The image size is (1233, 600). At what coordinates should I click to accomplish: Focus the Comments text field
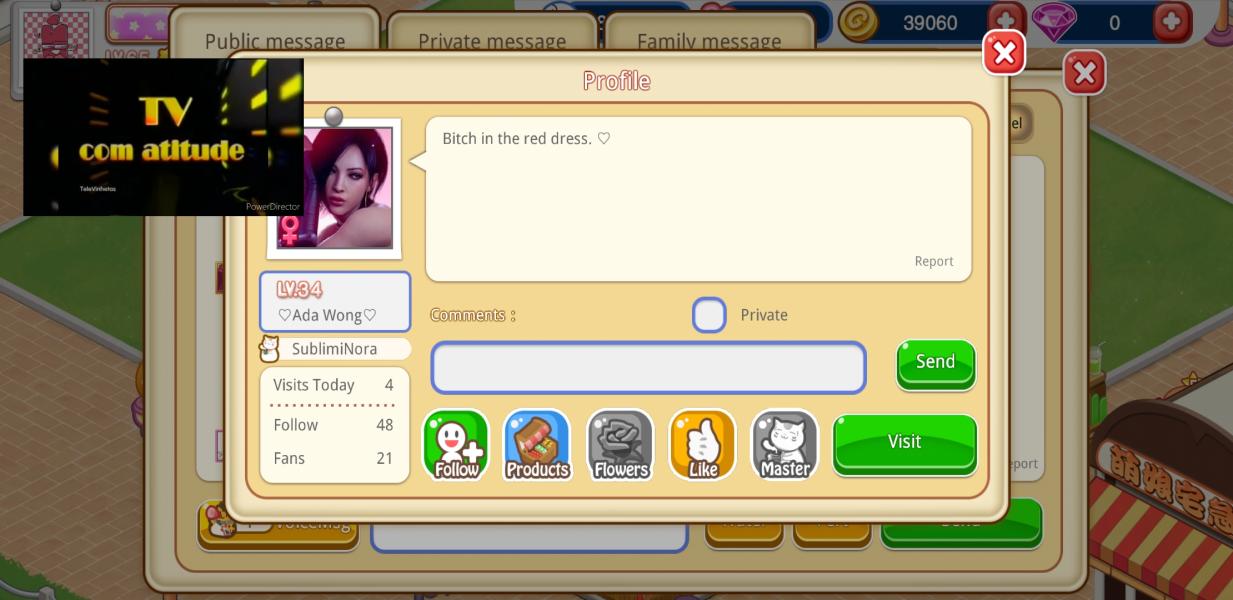pos(648,368)
